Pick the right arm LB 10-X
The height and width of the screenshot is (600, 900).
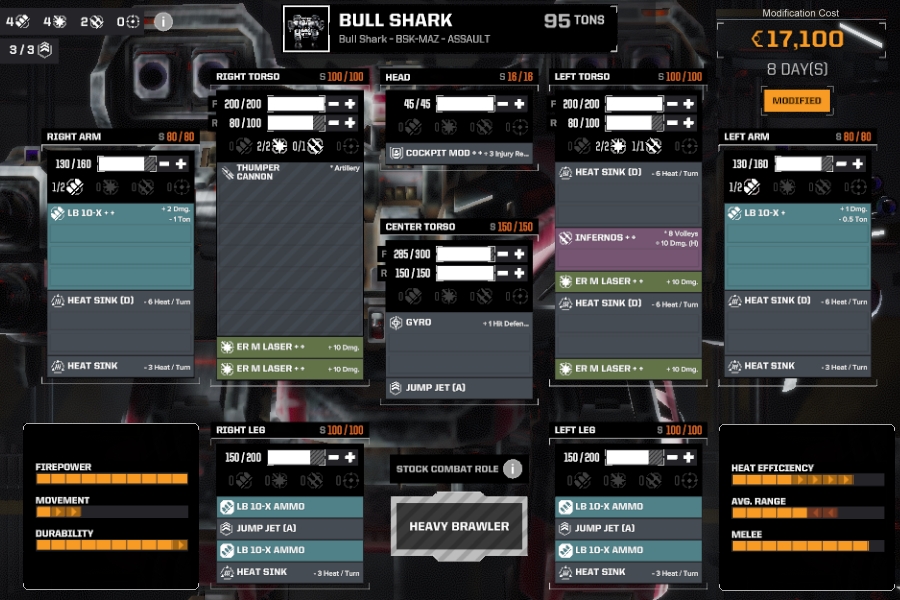tap(120, 213)
